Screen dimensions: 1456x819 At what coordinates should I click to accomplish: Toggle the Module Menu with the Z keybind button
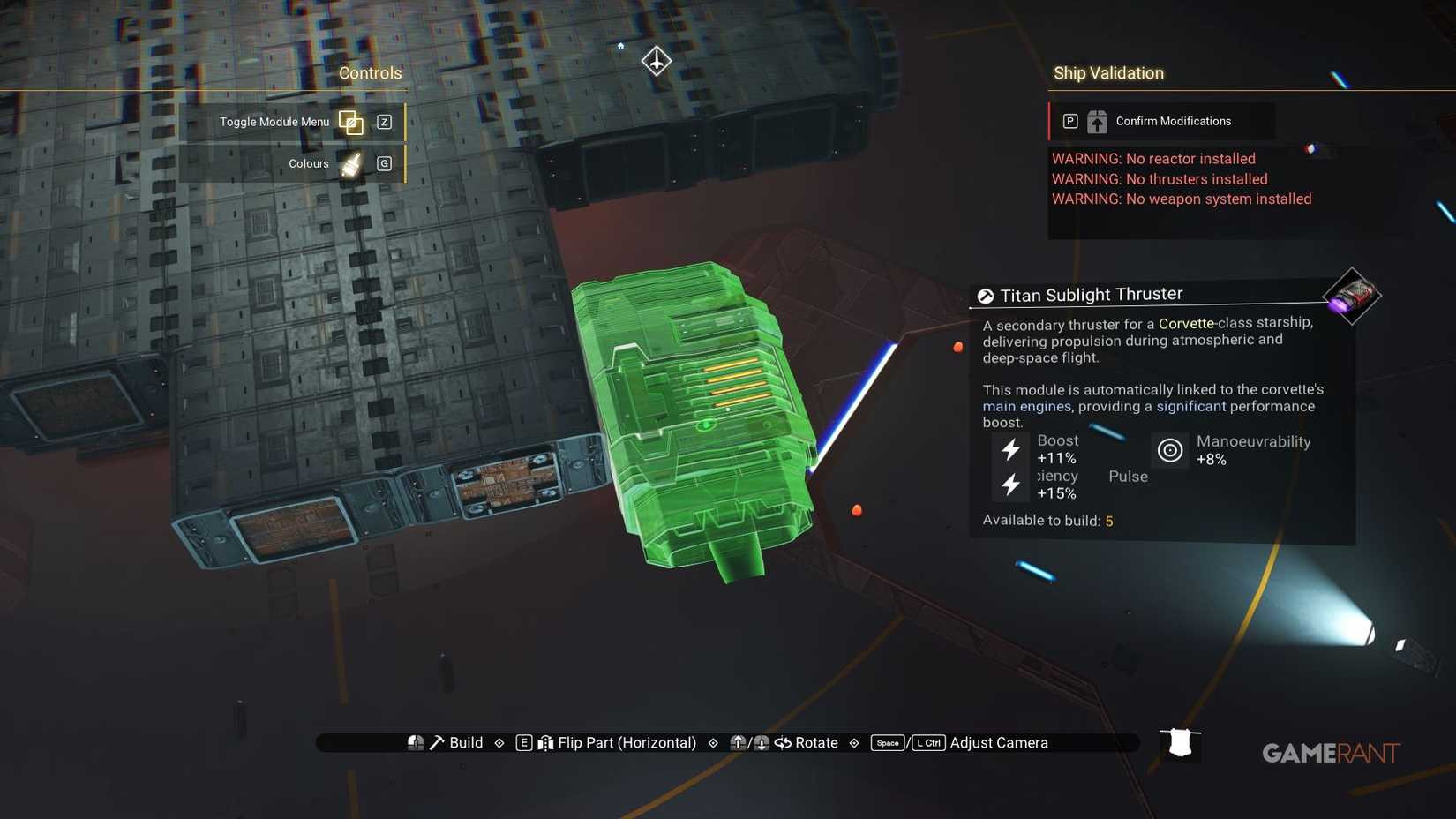[x=384, y=122]
